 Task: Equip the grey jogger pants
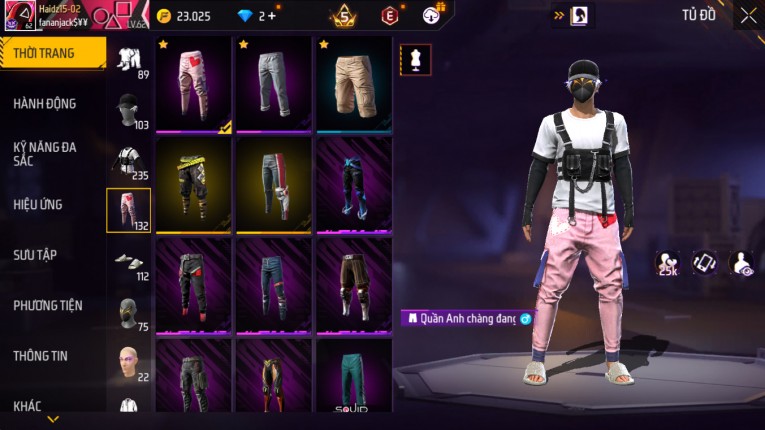[x=273, y=85]
